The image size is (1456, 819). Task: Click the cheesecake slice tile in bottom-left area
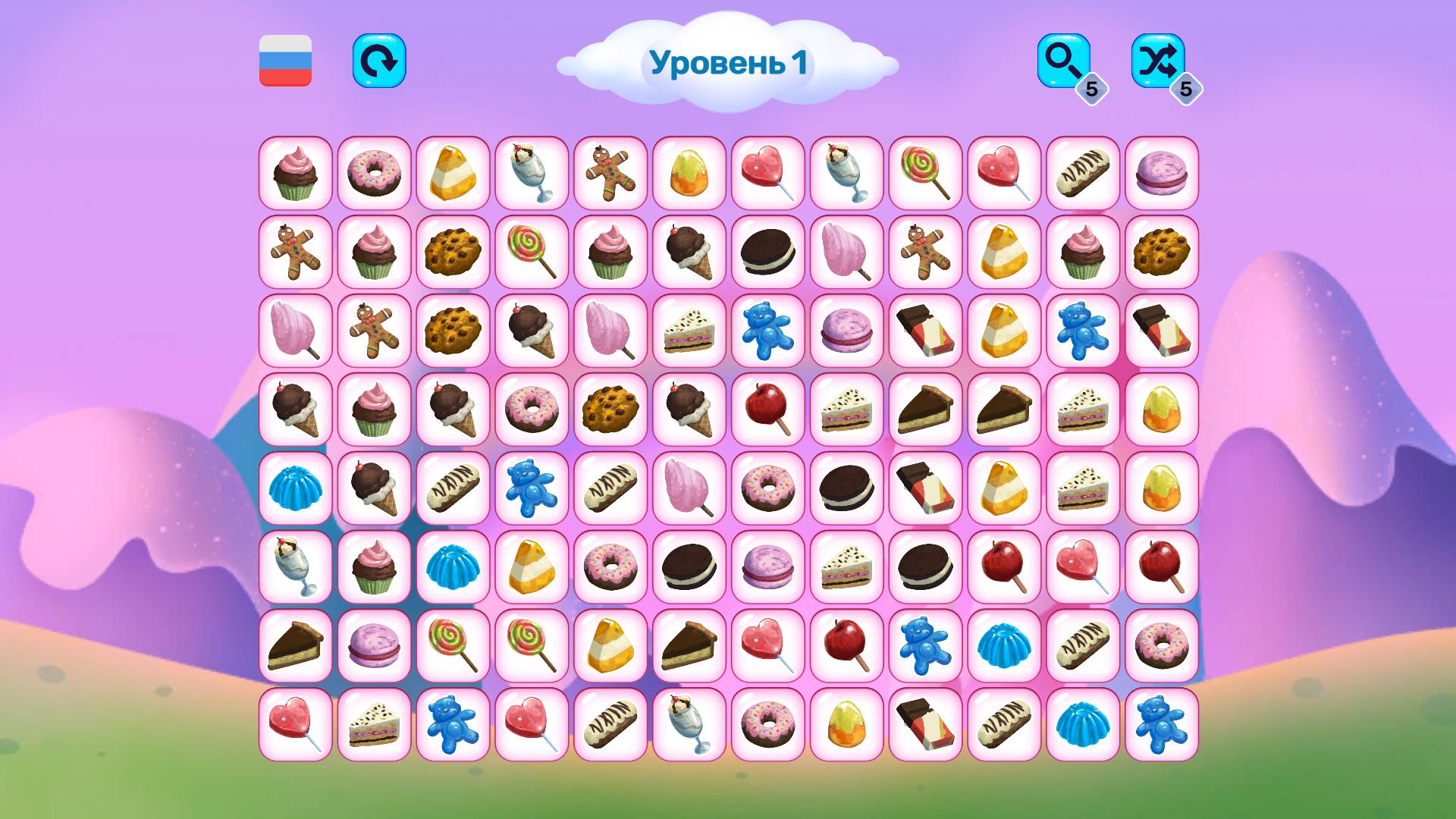tap(294, 645)
